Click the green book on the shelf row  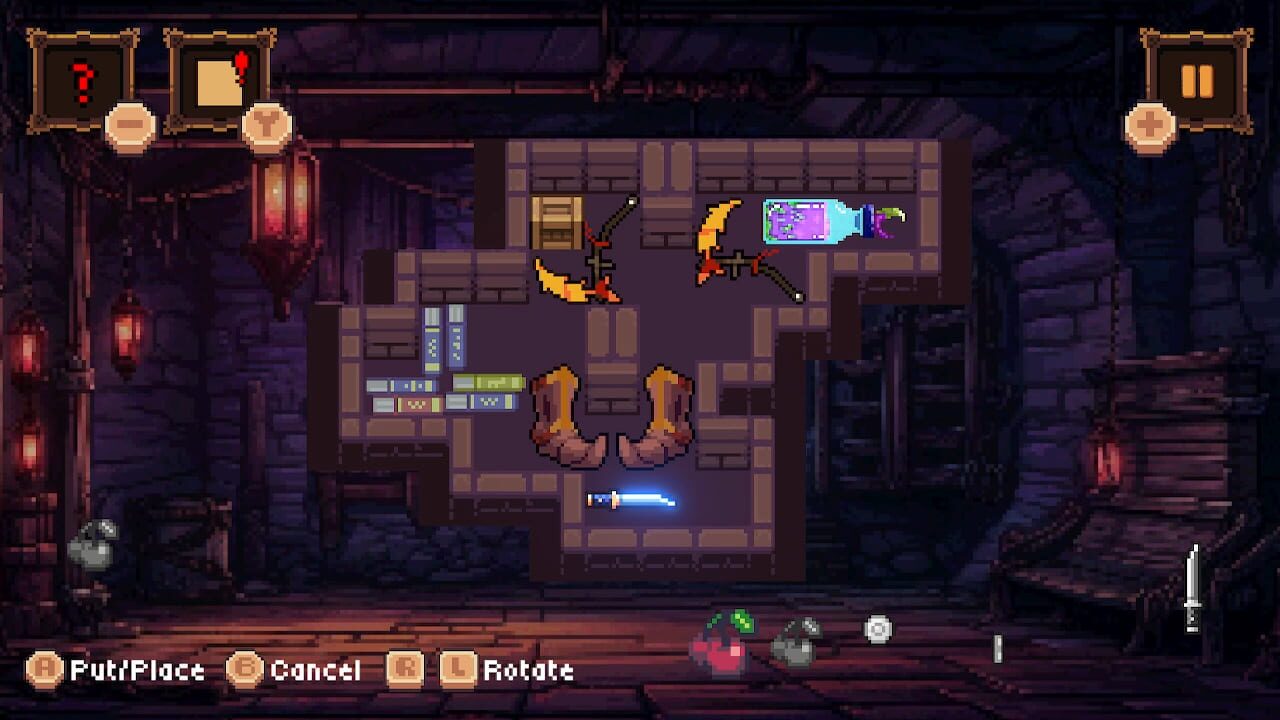pyautogui.click(x=488, y=382)
